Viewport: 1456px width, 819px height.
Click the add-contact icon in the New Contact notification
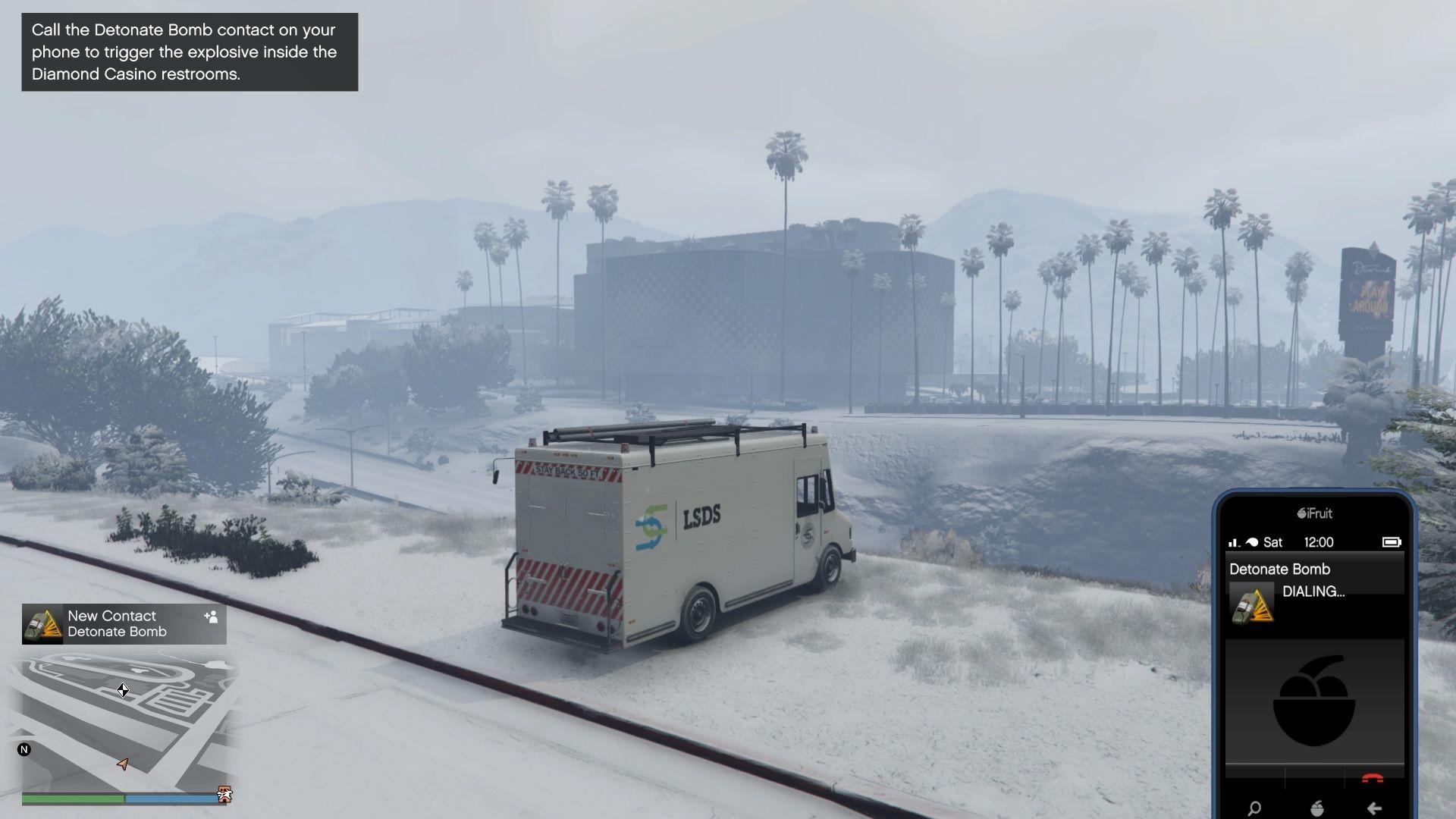[x=212, y=618]
